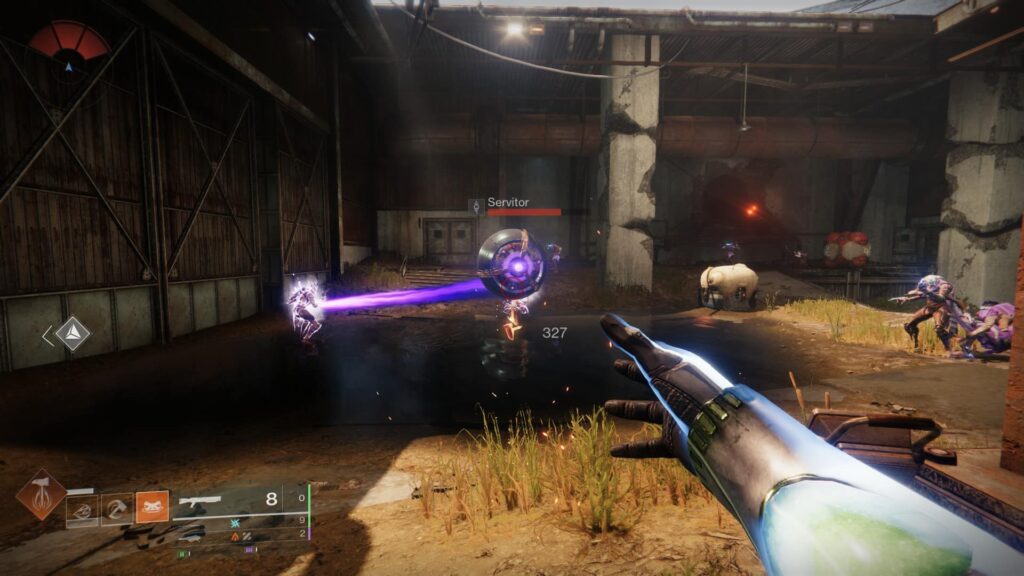This screenshot has height=576, width=1024.
Task: Click the white diamond waypoint marker
Action: [x=72, y=334]
